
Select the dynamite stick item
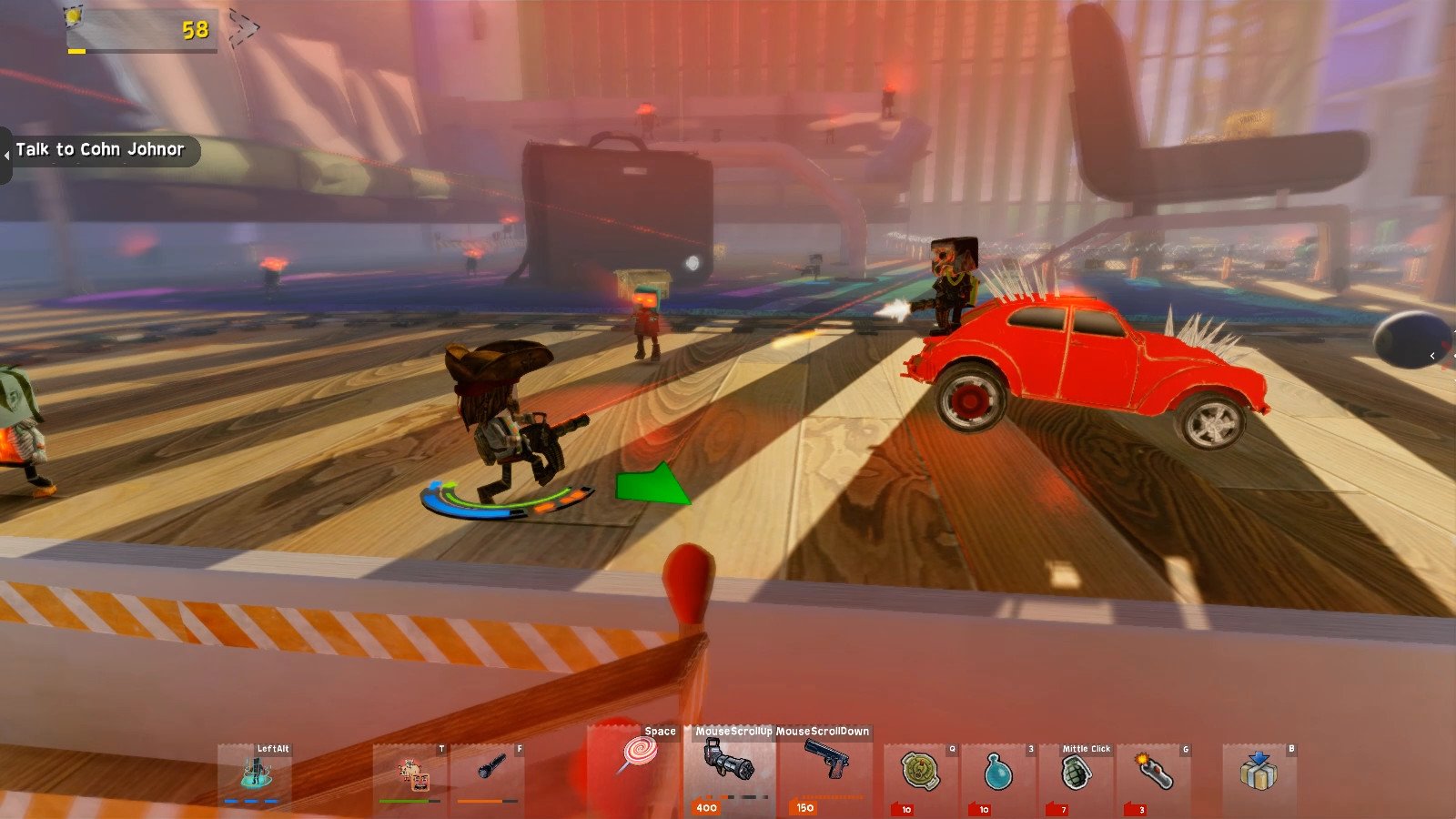click(1153, 772)
